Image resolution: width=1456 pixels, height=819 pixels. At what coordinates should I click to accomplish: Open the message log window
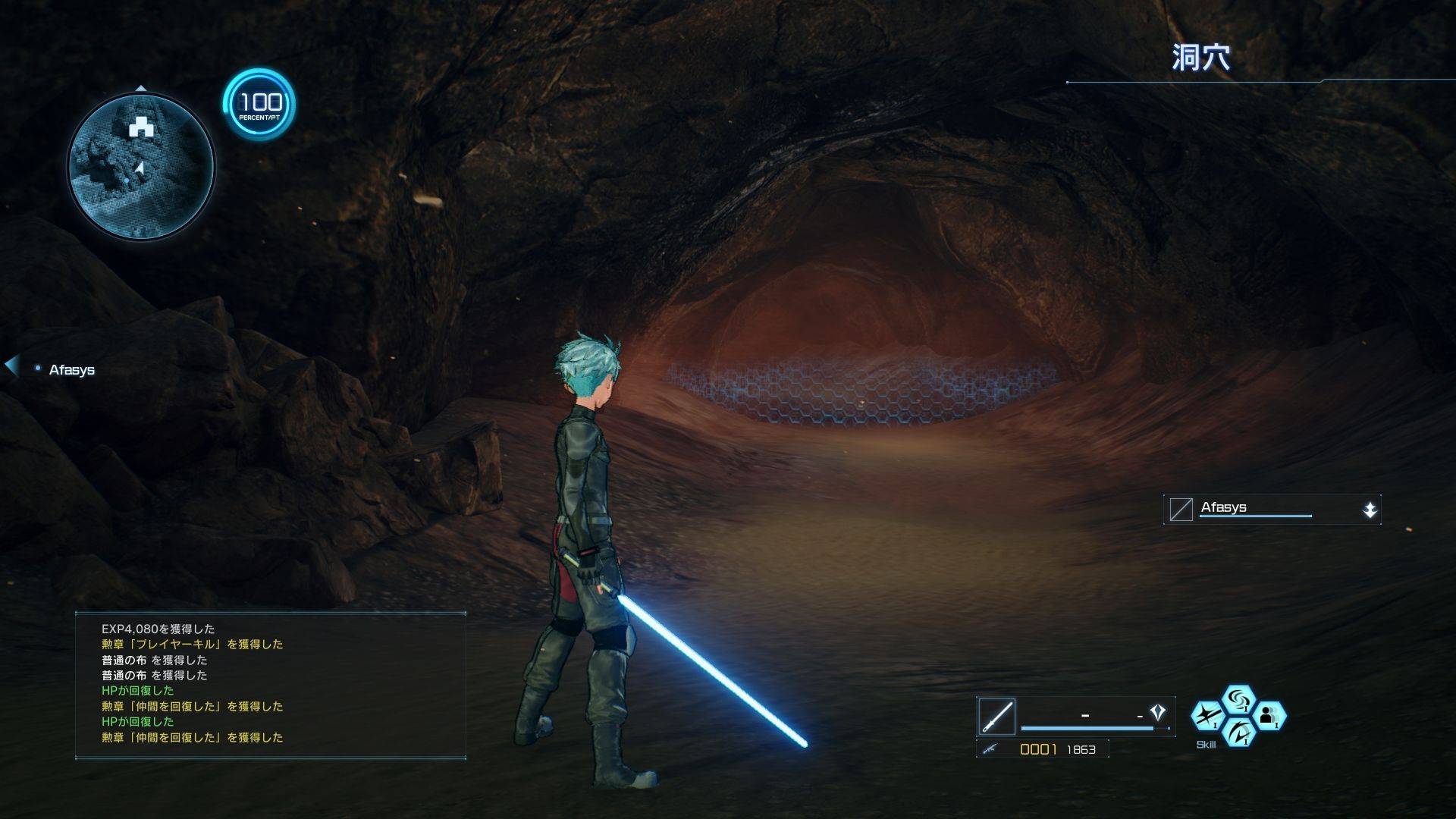270,684
